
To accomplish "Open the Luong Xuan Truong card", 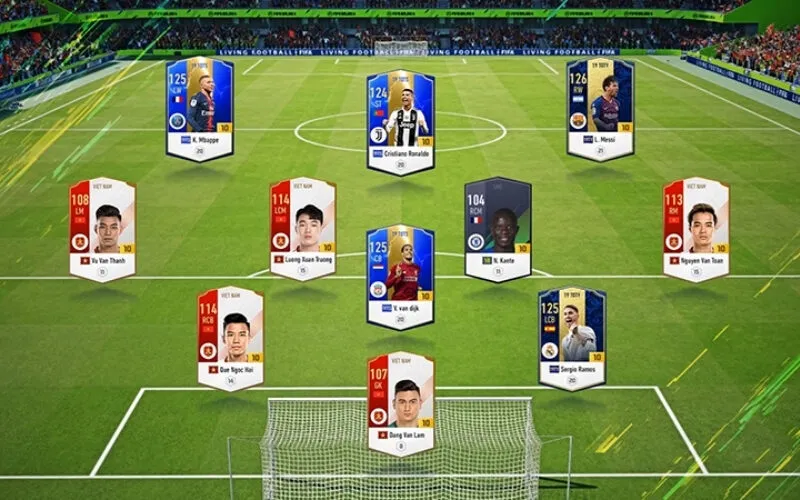I will click(x=302, y=228).
